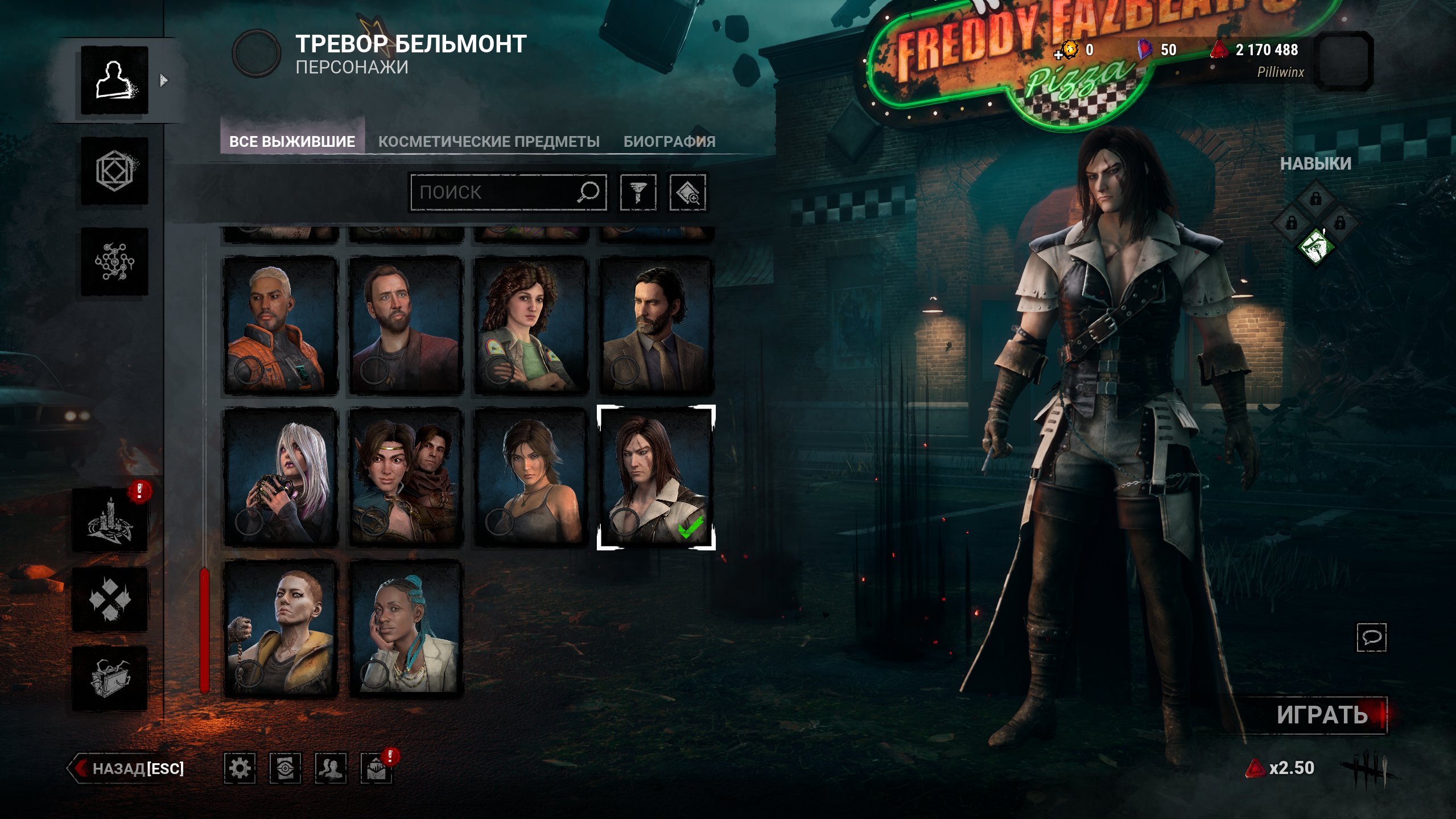Select the Все выжившие tab
The height and width of the screenshot is (819, 1456).
pyautogui.click(x=292, y=142)
